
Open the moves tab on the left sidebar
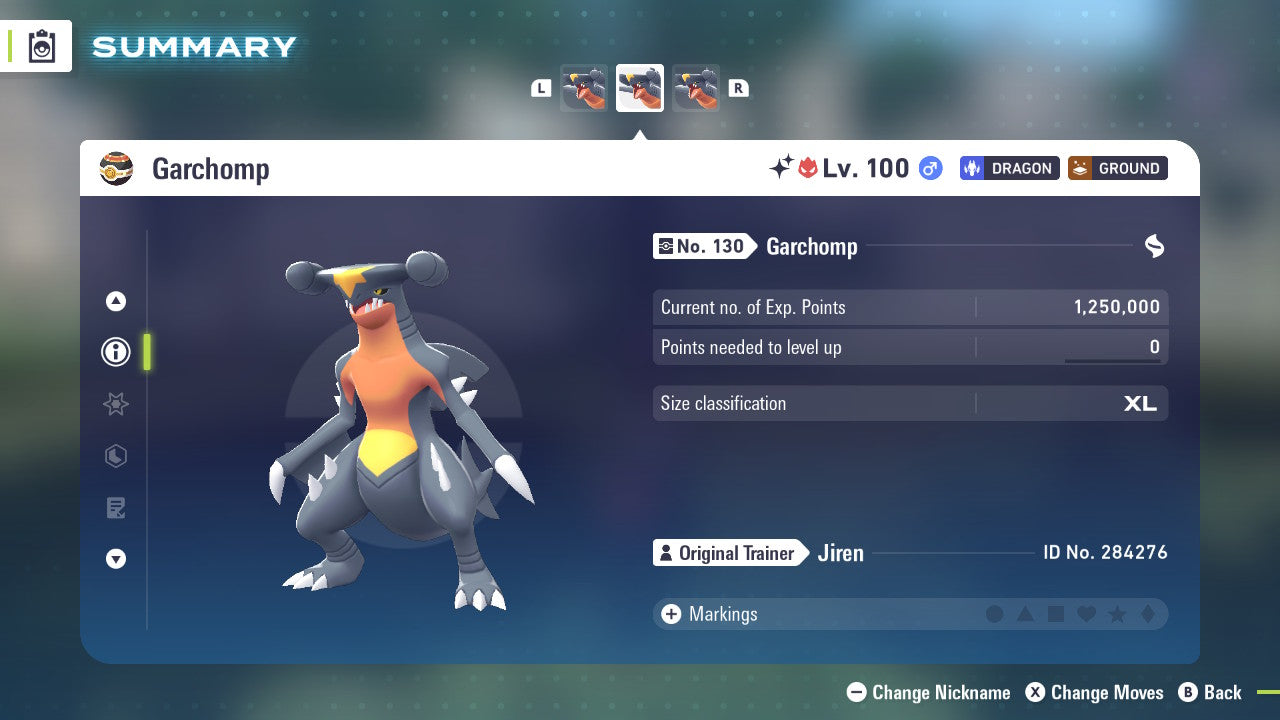(x=115, y=508)
